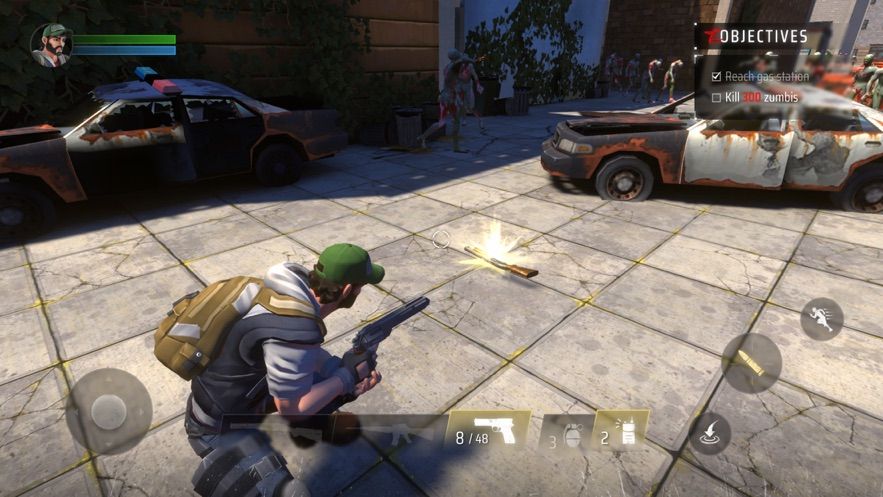Screen dimensions: 883x497
Task: Select the Kill 300 zumbis objective
Action: 764,98
